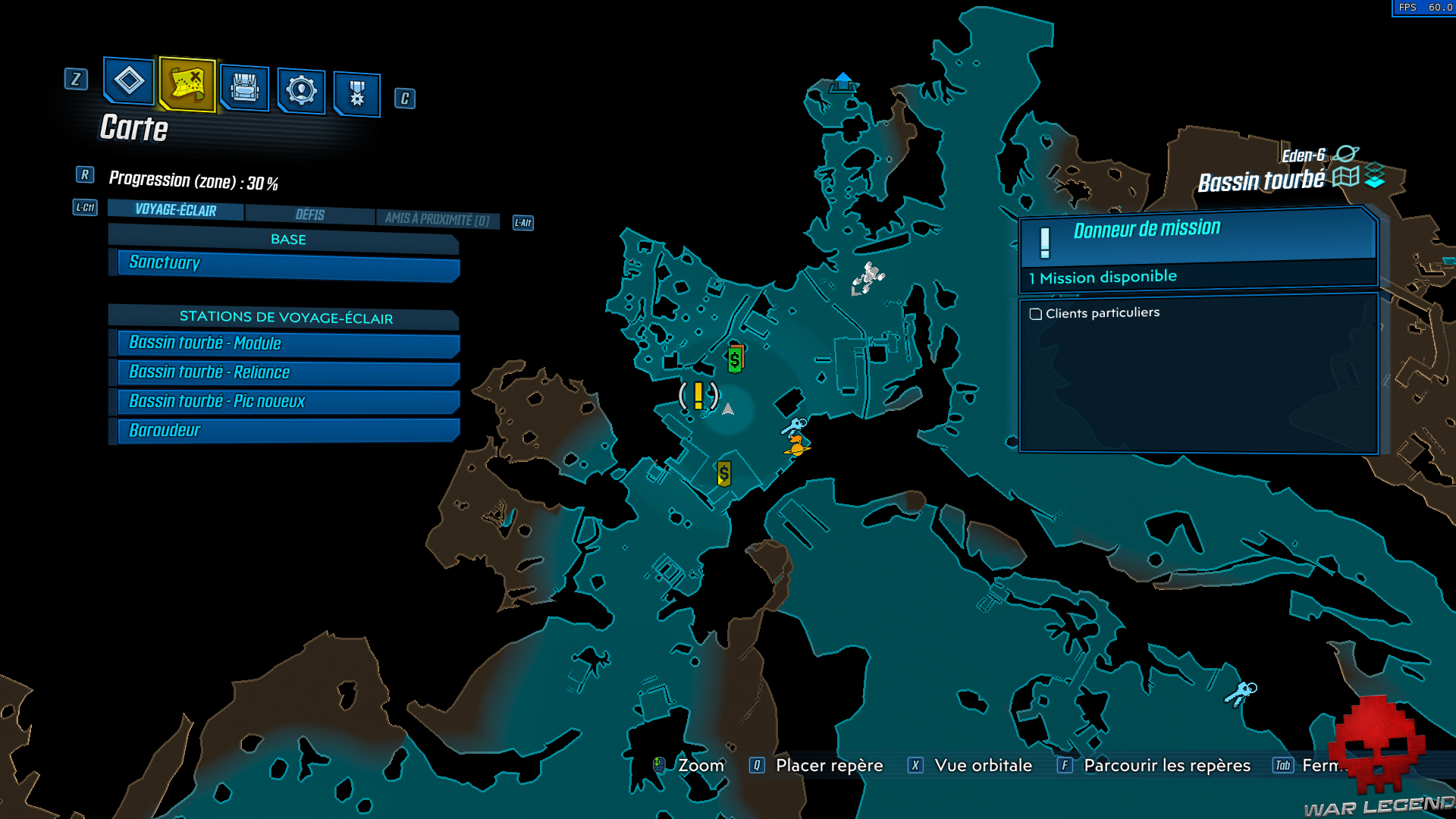Check the Clients particuliers mission checkbox
Image resolution: width=1456 pixels, height=819 pixels.
coord(1035,312)
